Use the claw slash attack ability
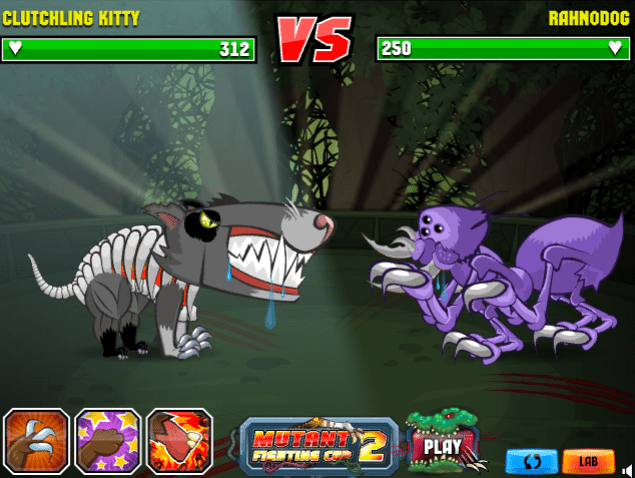635x478 pixels. click(x=36, y=440)
